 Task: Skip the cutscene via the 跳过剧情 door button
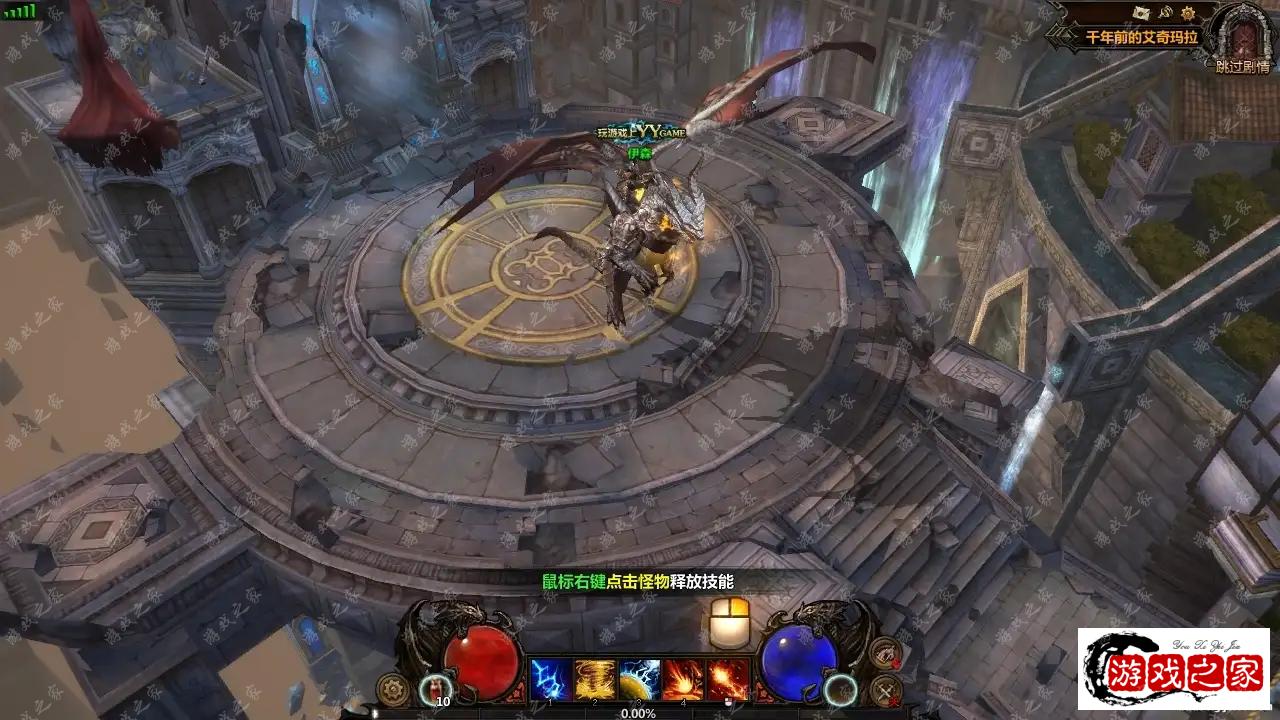pos(1243,38)
